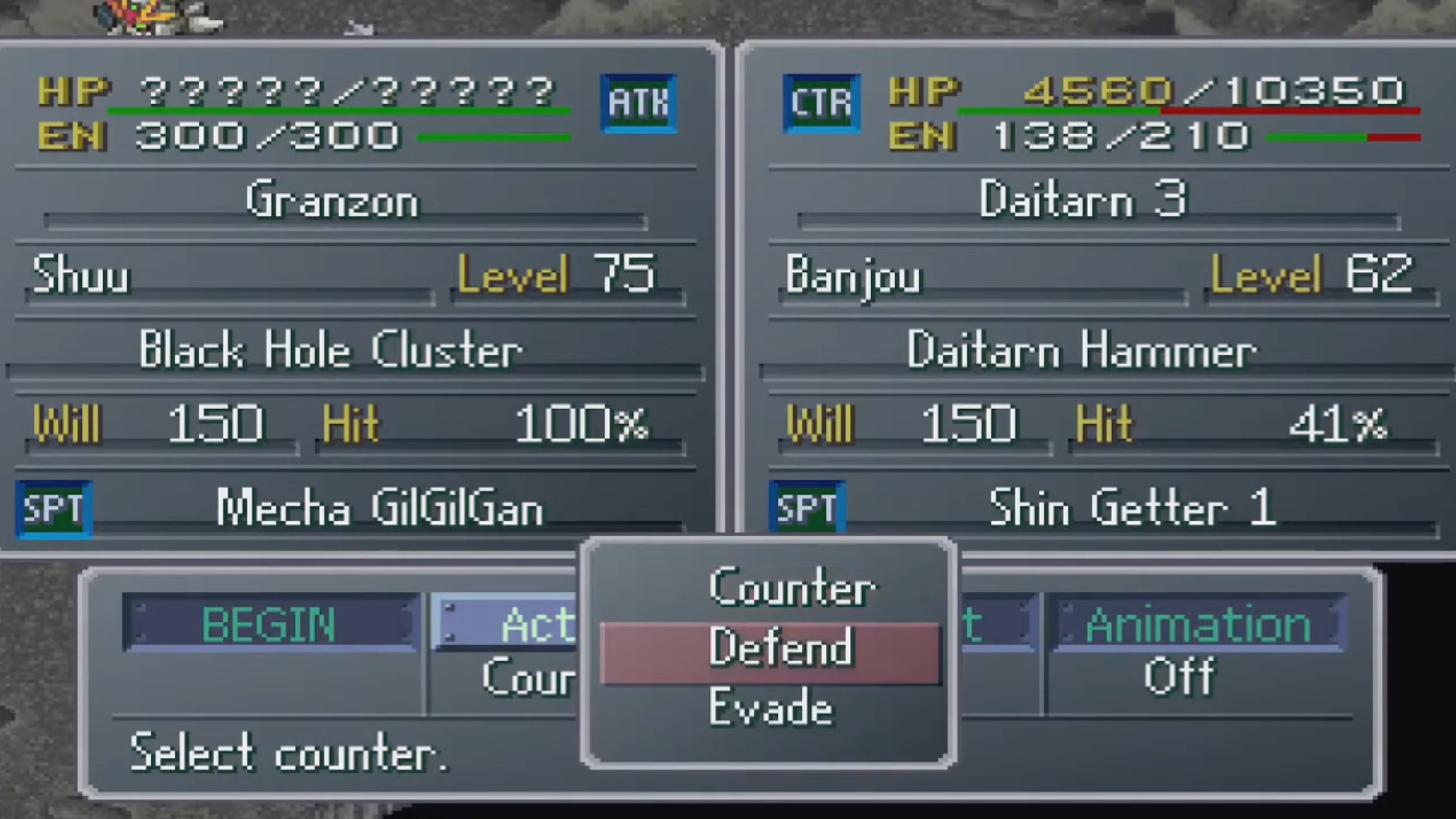The image size is (1456, 819).
Task: Click the CTR indicator icon on Daitarn 3's panel
Action: pyautogui.click(x=821, y=104)
